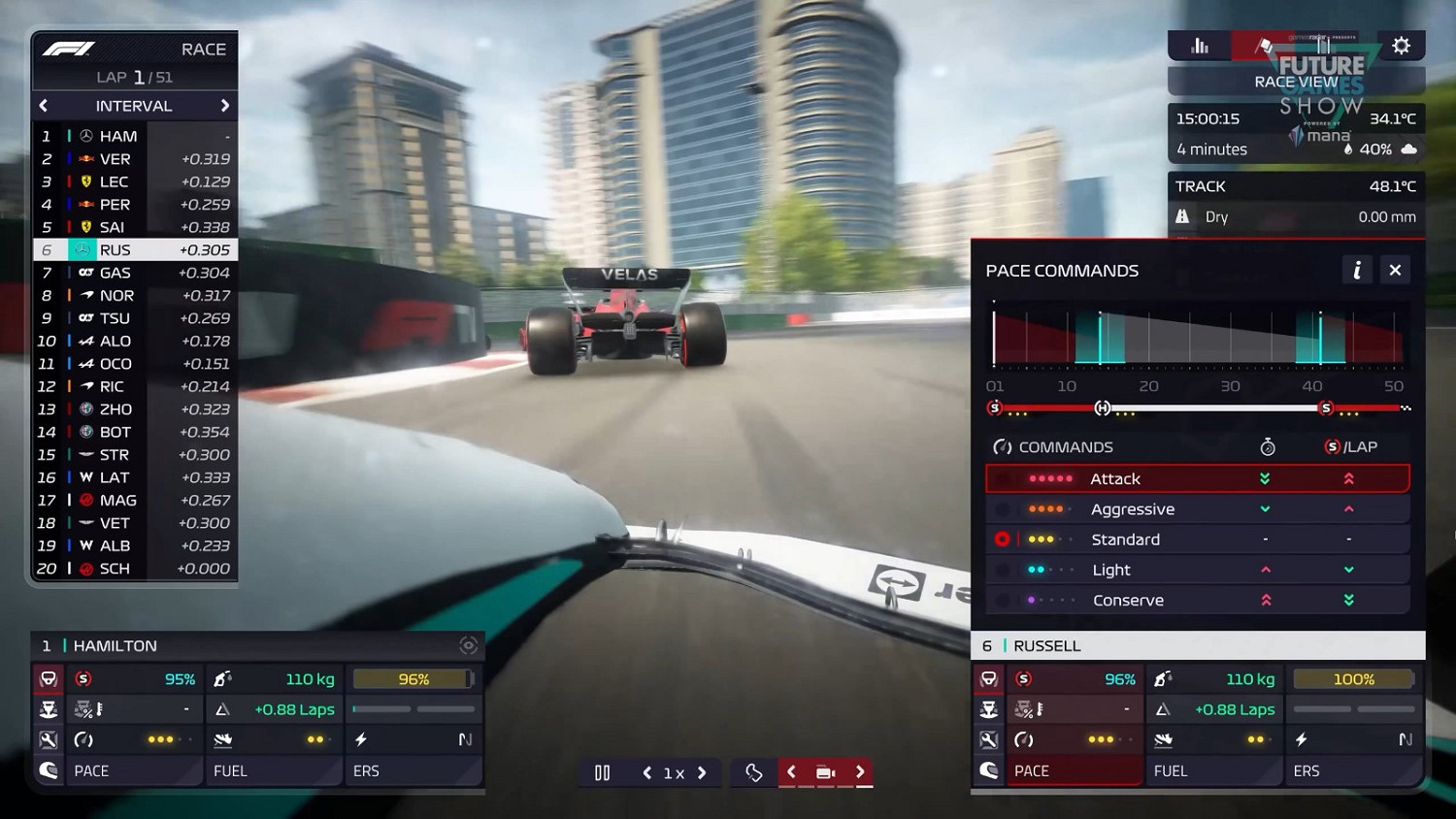Open the game settings gear icon
This screenshot has width=1456, height=819.
[x=1401, y=45]
